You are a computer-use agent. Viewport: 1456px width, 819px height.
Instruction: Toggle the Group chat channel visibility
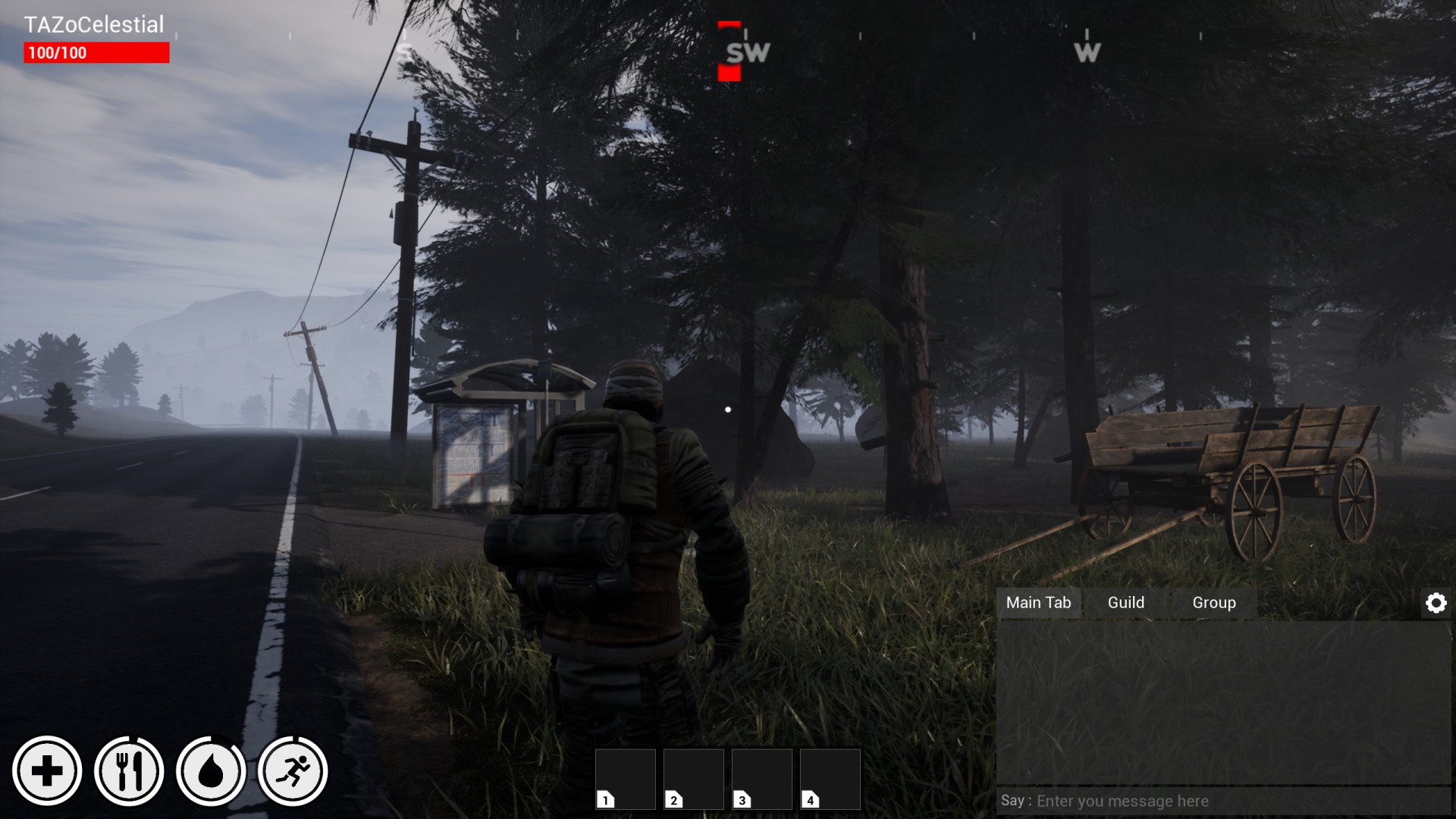point(1213,603)
